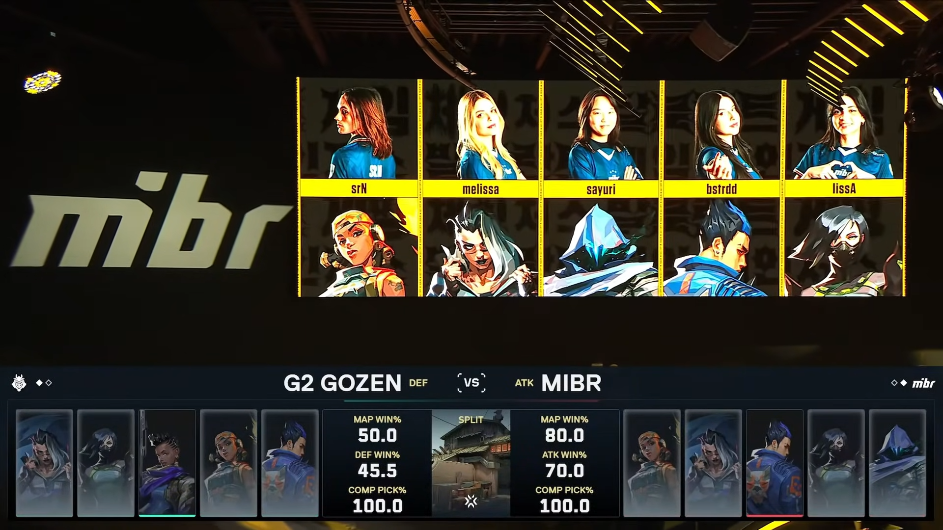
Task: Select G2 Gozen's Fade agent card
Action: [44, 462]
